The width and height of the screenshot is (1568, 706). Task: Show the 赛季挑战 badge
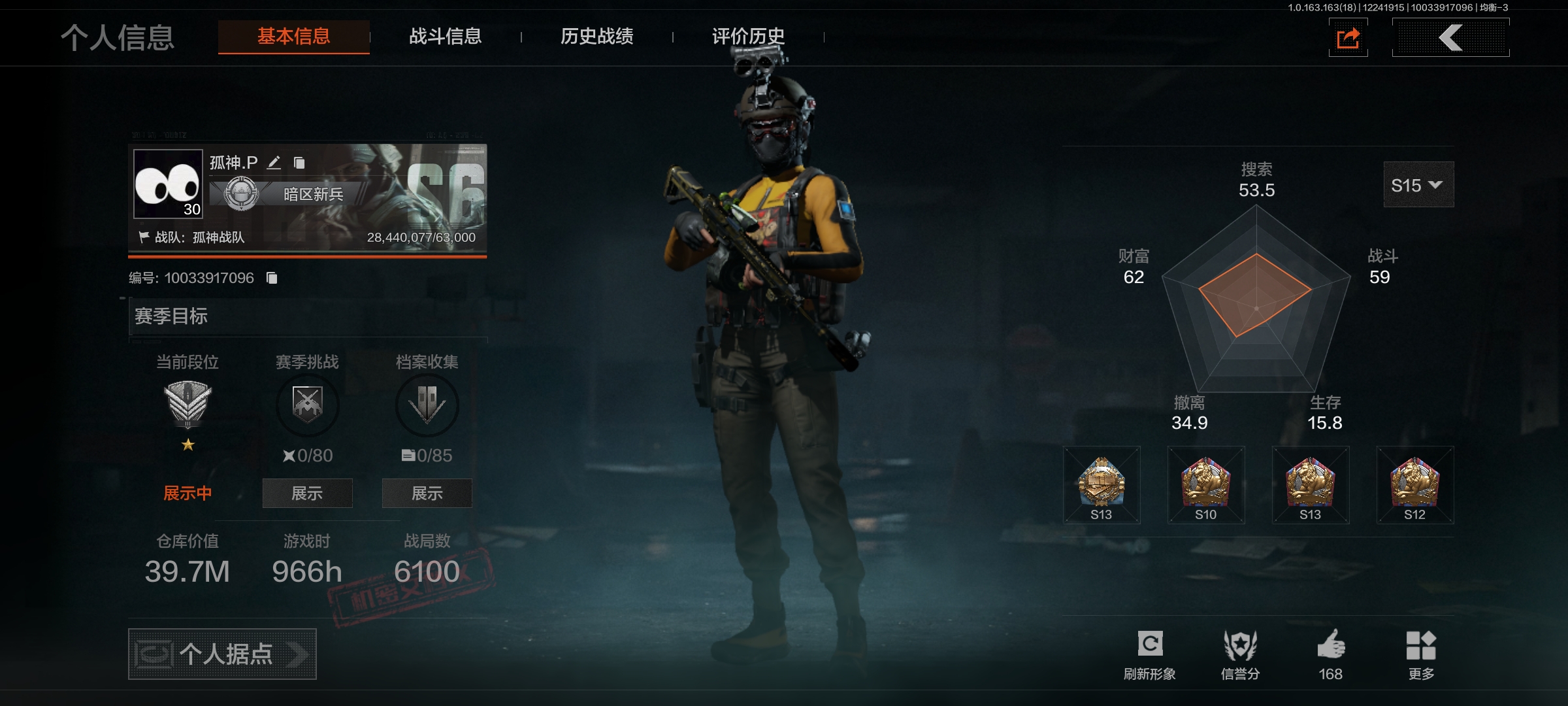(307, 493)
